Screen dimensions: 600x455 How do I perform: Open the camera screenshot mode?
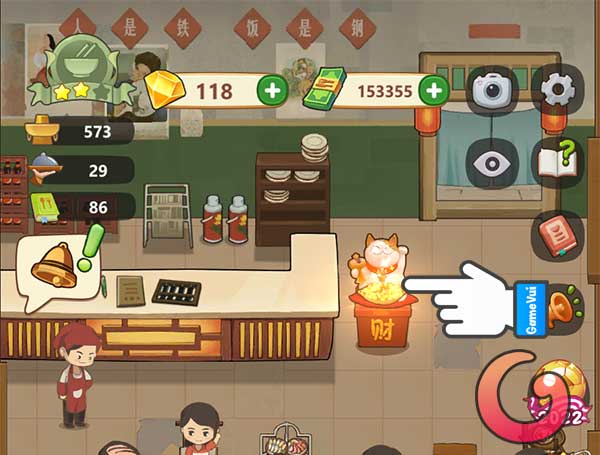[x=491, y=91]
